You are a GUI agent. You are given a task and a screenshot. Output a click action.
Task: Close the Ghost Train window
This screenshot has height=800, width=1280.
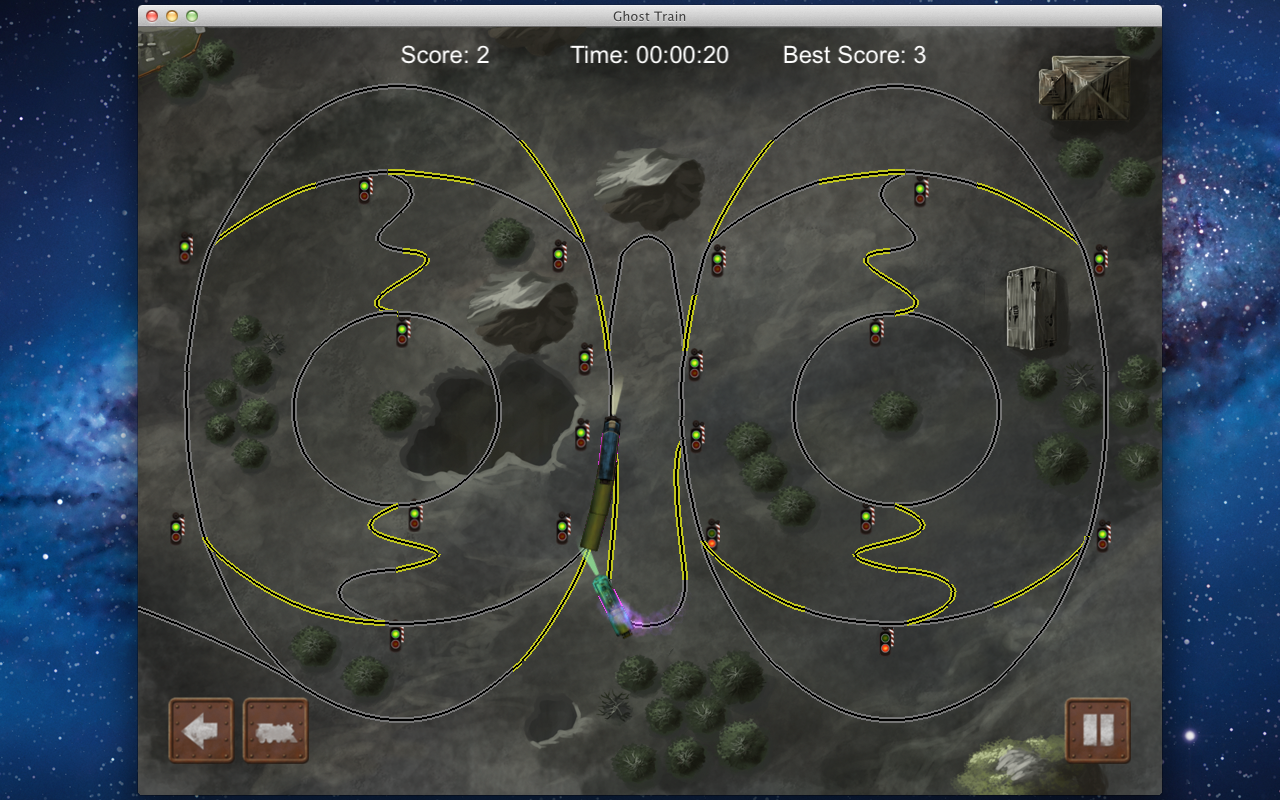pos(152,16)
